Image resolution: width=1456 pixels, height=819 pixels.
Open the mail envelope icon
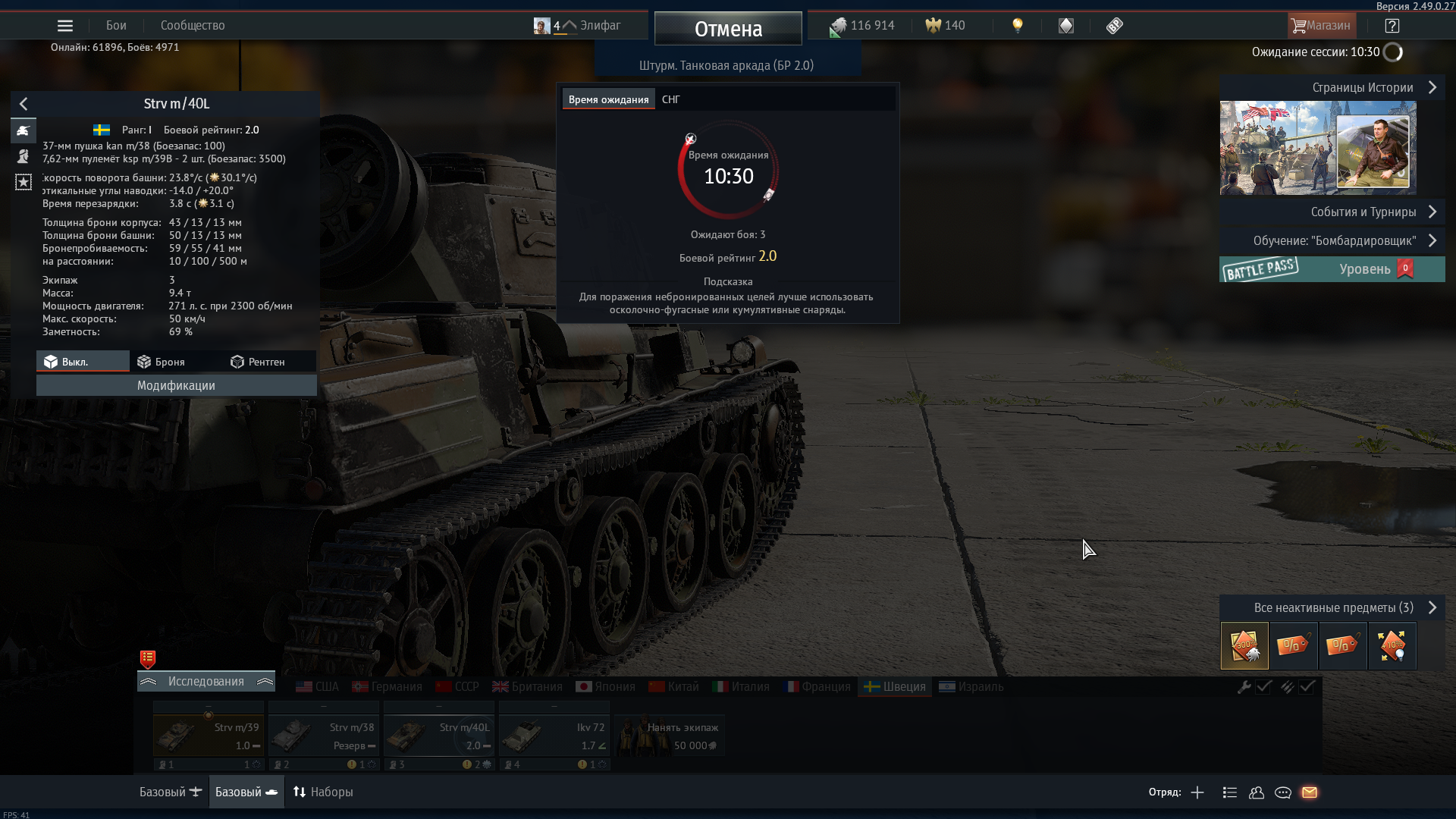point(1310,792)
